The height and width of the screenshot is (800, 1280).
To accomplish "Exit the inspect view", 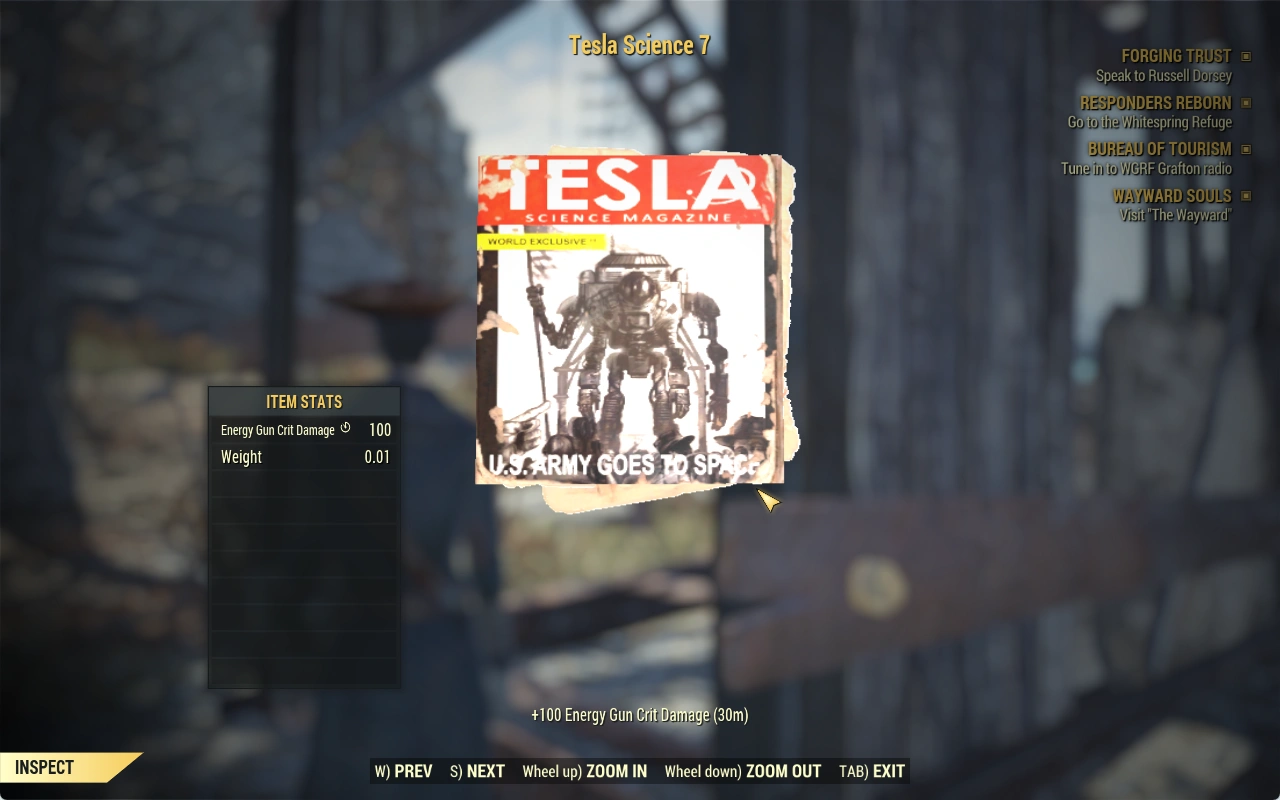I will point(872,771).
